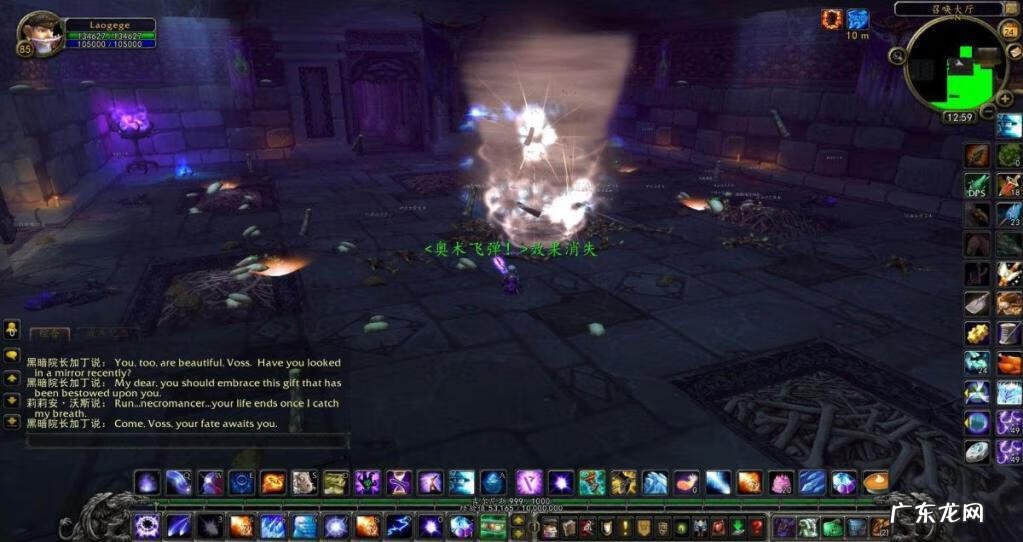The height and width of the screenshot is (542, 1023).
Task: Select the blue 10 m buff icon
Action: [858, 18]
